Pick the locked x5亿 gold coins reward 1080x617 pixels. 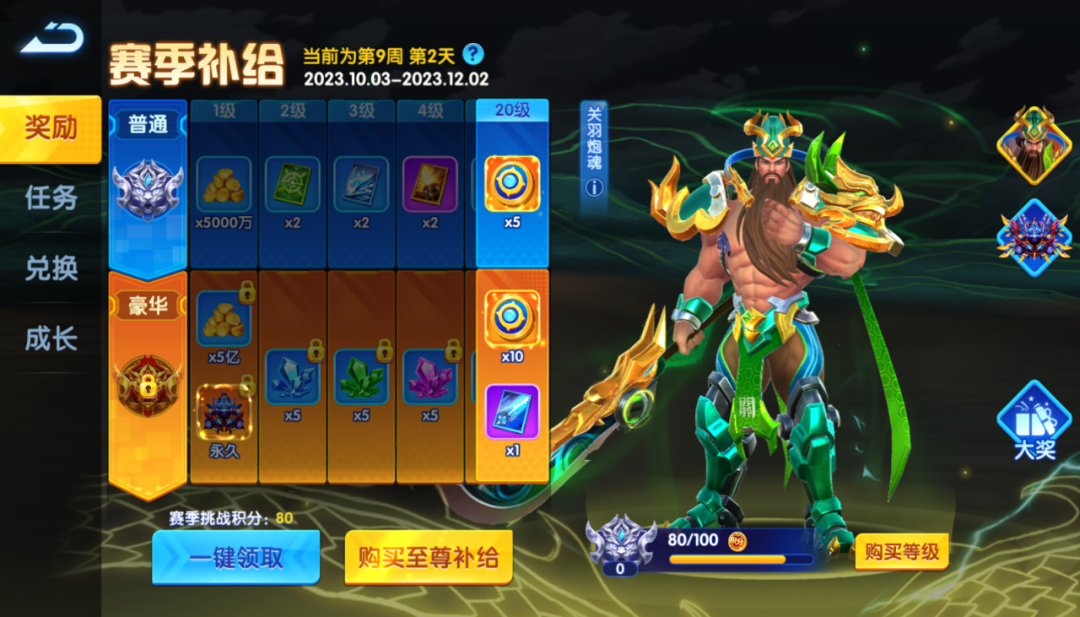coord(224,318)
